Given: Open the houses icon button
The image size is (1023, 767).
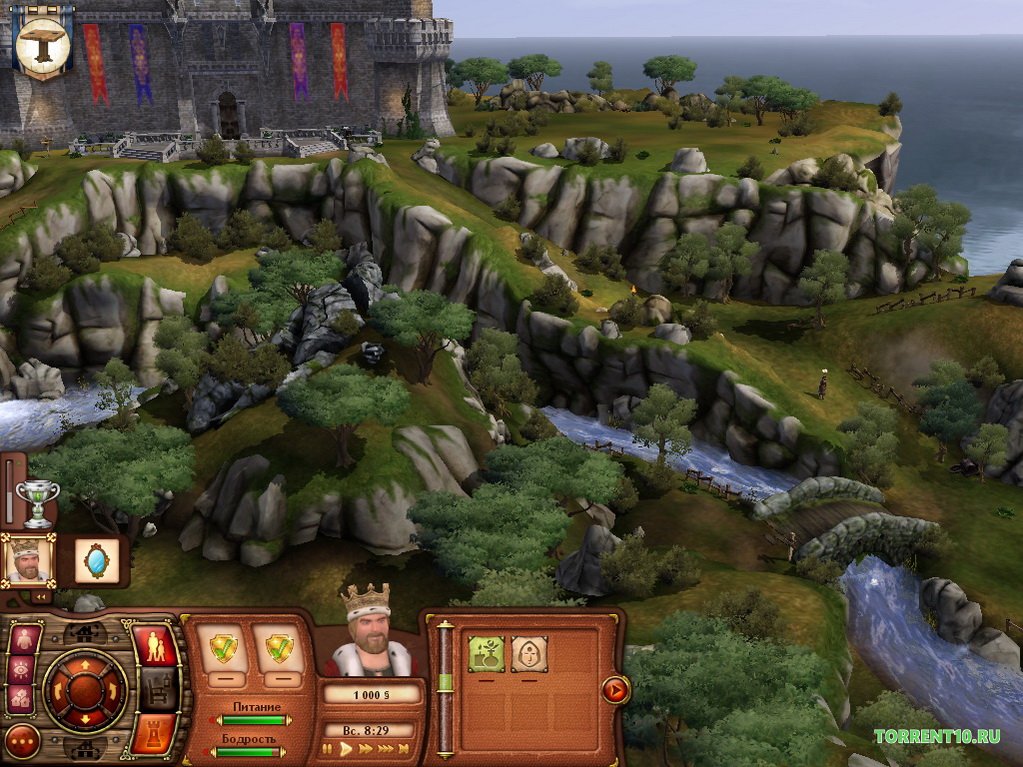Looking at the screenshot, I should click(x=21, y=698).
